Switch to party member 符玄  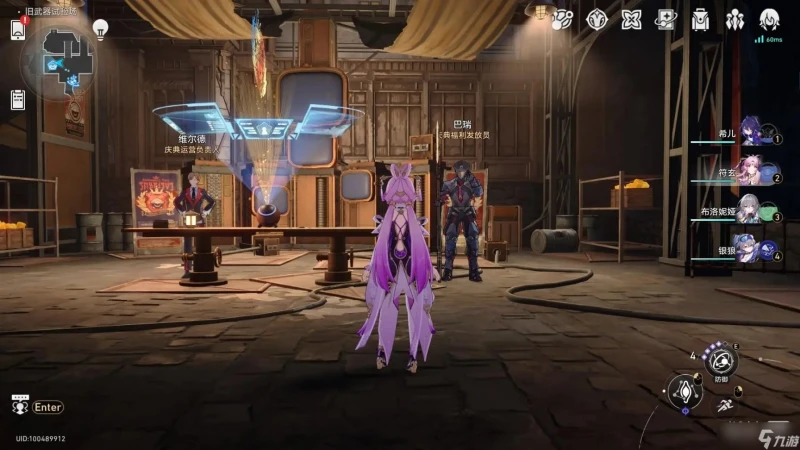[752, 173]
